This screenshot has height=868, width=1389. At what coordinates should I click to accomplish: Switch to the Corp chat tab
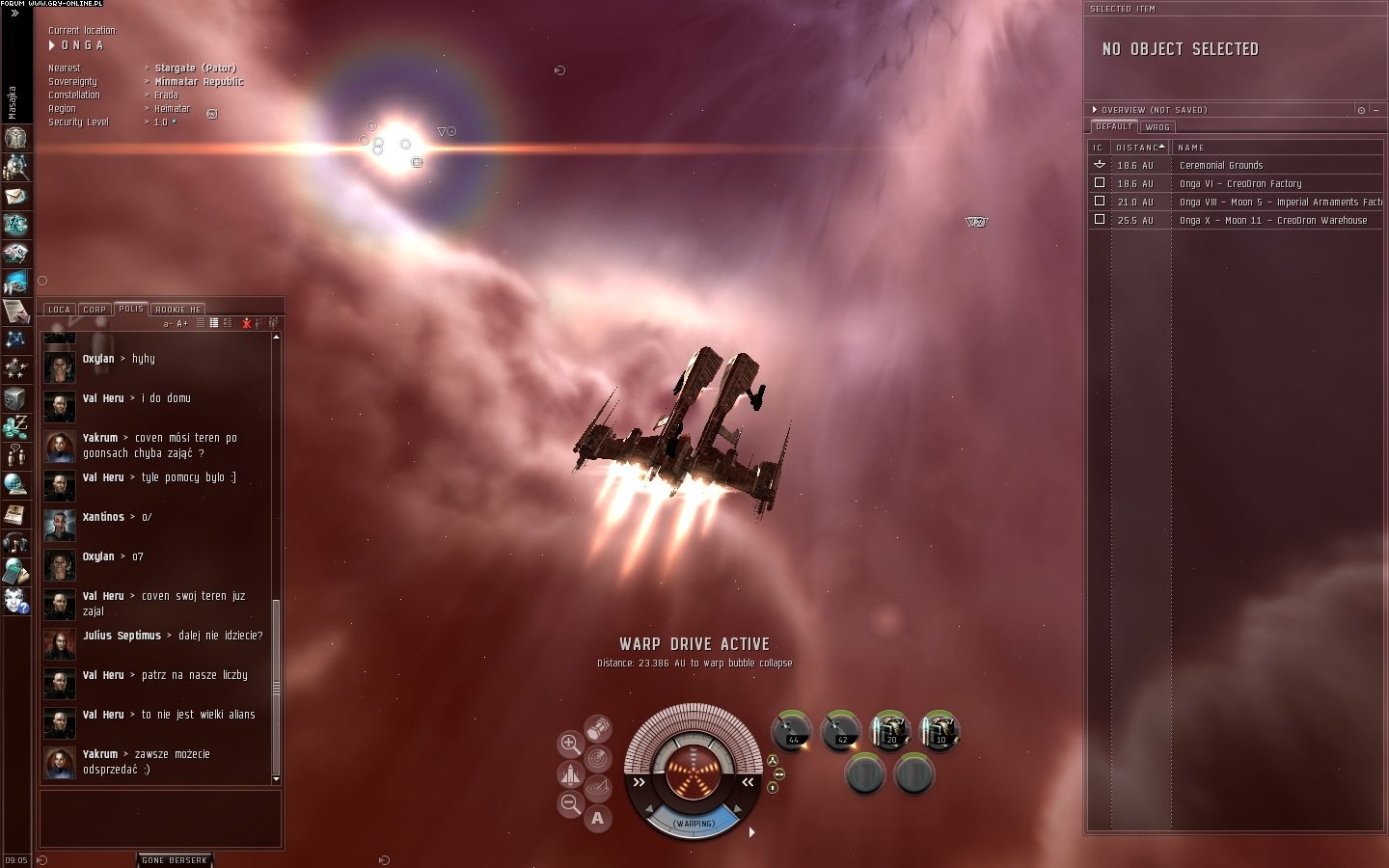point(95,310)
